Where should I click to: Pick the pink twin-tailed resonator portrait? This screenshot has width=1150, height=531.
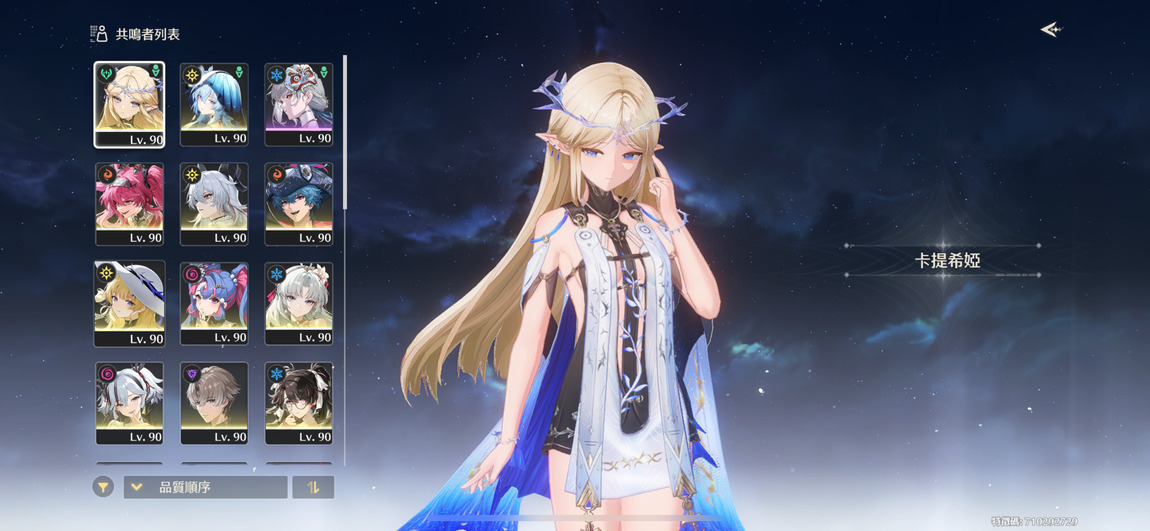tap(129, 204)
